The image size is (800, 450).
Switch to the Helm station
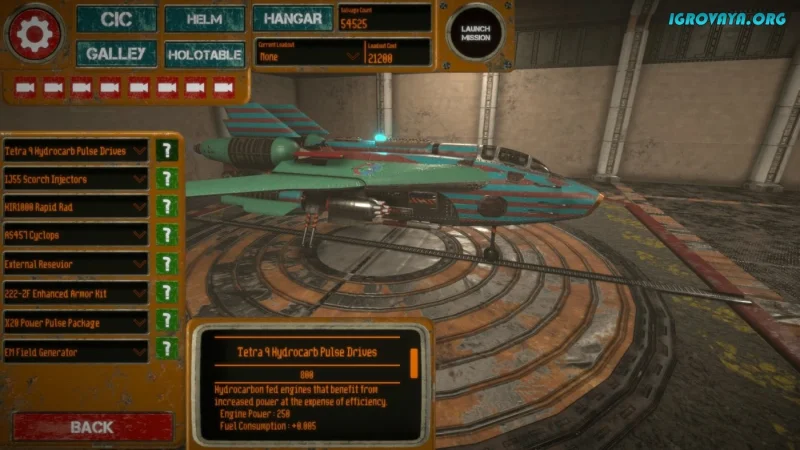[x=204, y=19]
